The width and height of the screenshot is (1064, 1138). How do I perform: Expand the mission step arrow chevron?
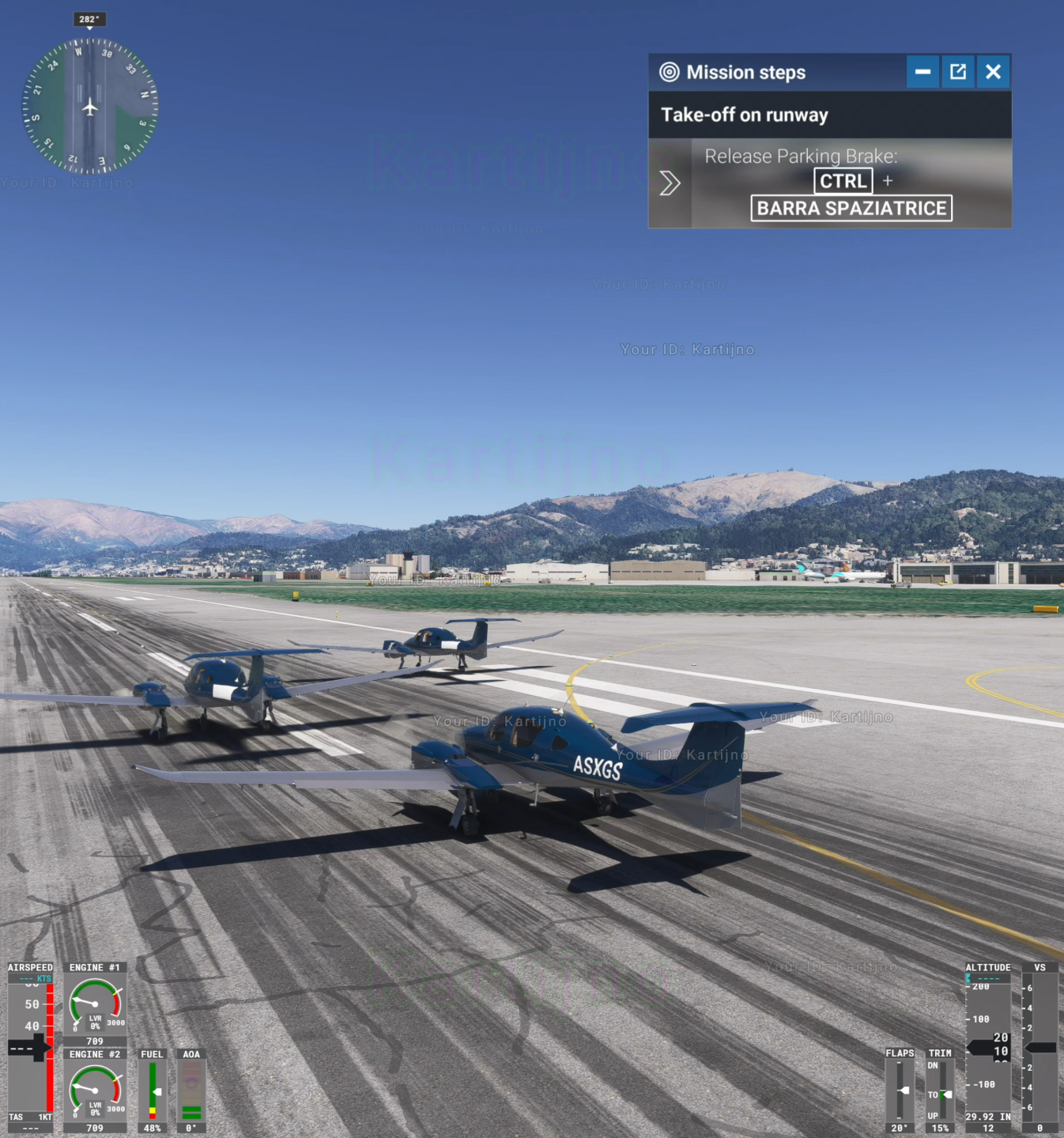click(670, 183)
